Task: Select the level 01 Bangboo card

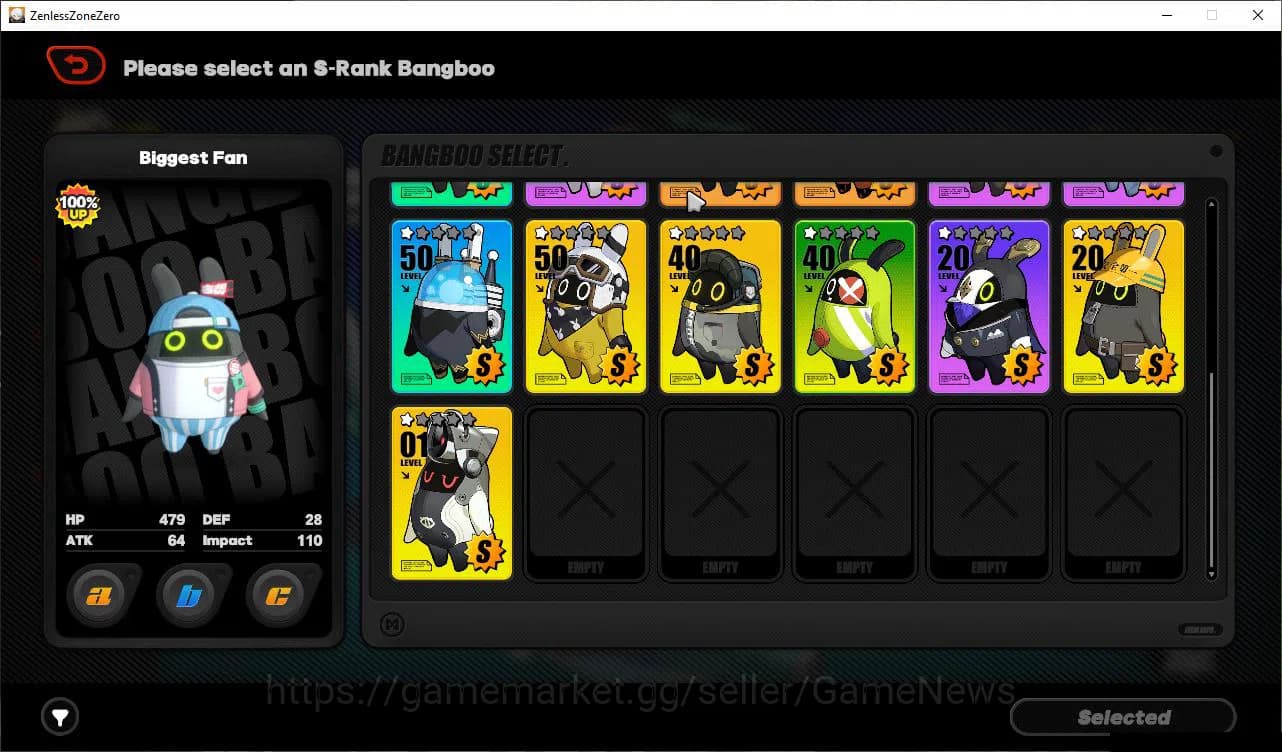Action: click(x=451, y=492)
